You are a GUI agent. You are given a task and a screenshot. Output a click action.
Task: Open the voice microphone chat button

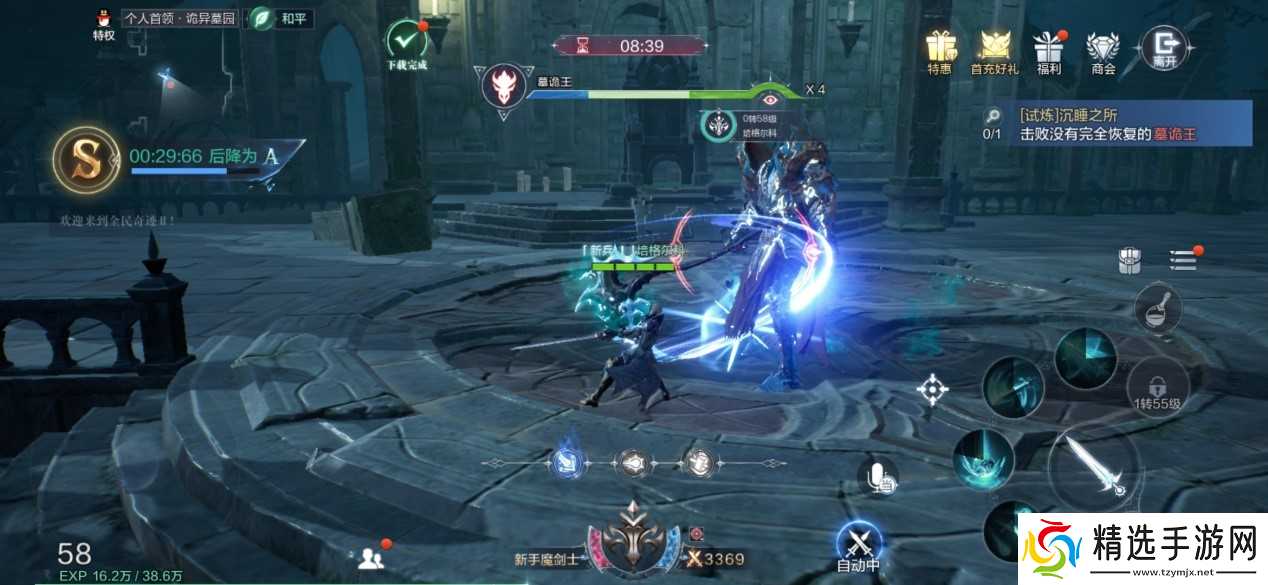(879, 478)
